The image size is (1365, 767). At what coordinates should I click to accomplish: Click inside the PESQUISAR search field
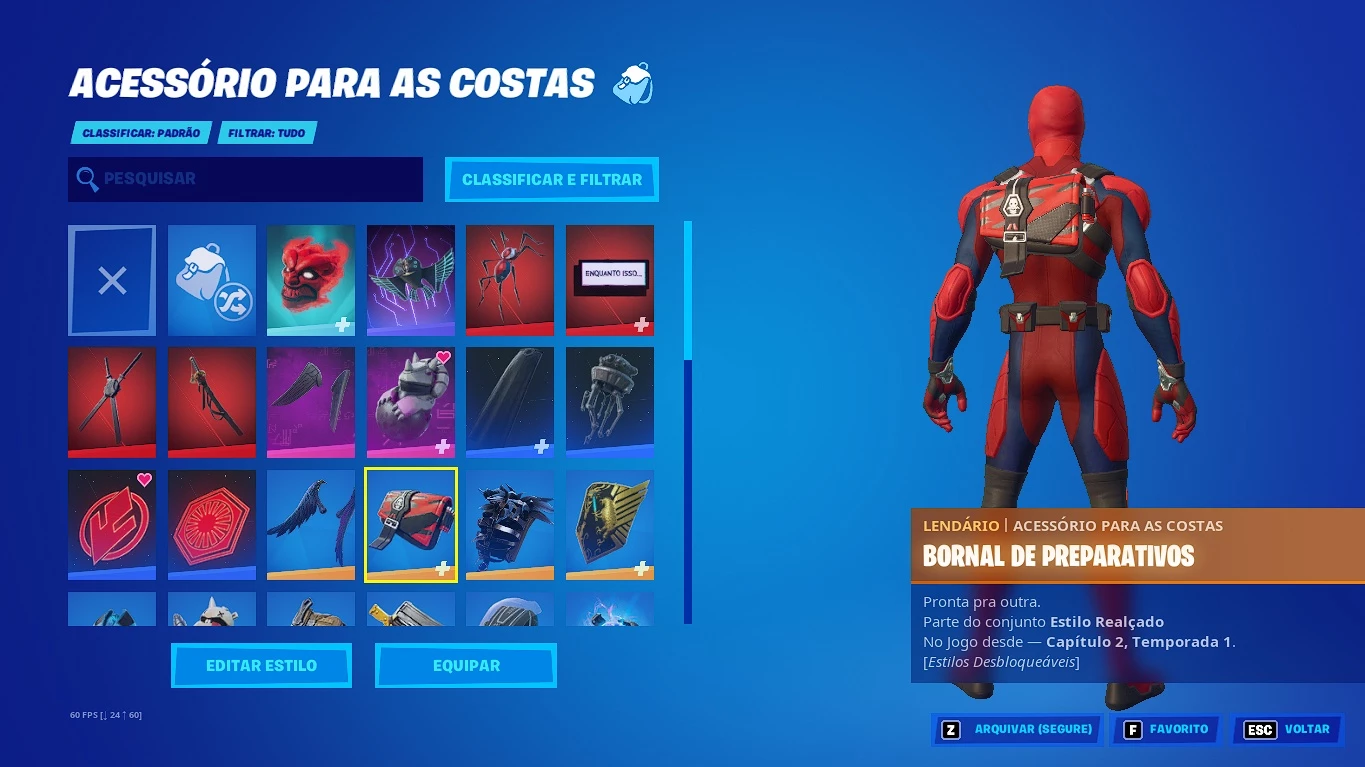pos(245,179)
